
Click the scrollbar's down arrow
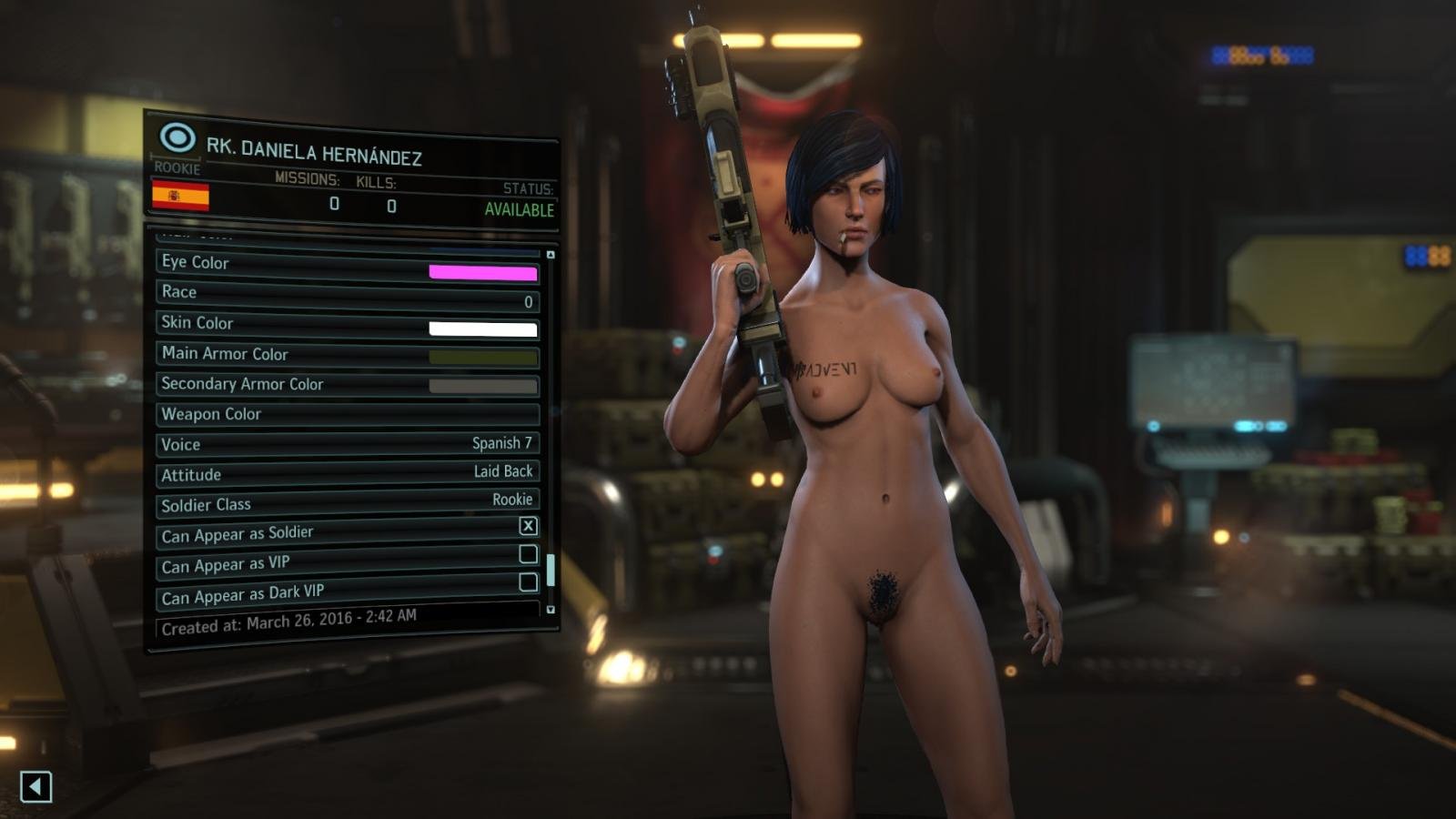(x=551, y=609)
